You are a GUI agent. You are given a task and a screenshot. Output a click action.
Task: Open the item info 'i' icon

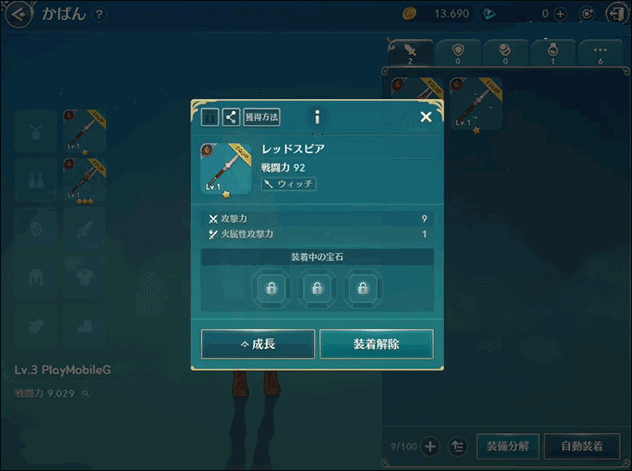point(317,117)
